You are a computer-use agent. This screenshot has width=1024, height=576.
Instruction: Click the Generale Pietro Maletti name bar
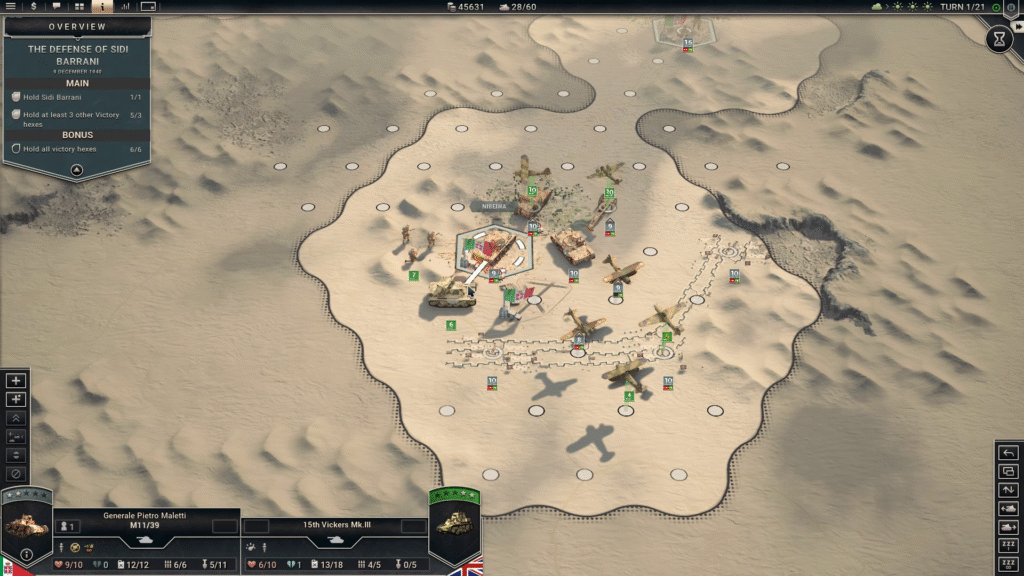click(x=145, y=516)
